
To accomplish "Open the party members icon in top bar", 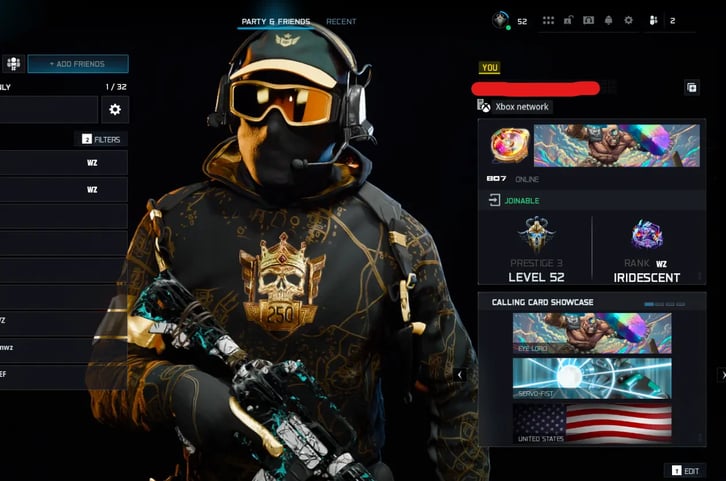I will [x=653, y=20].
